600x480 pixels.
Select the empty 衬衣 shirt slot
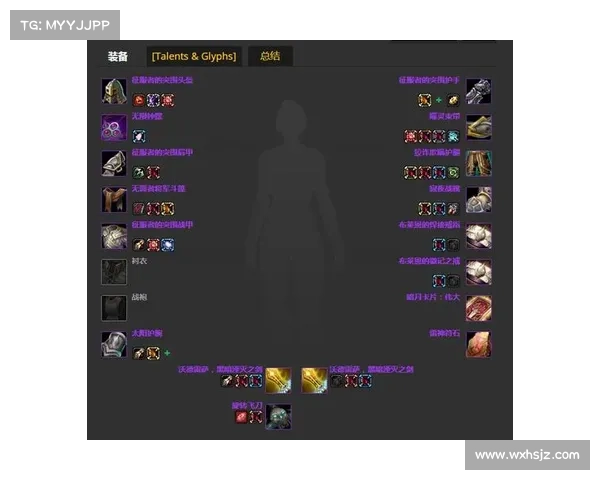pos(114,272)
